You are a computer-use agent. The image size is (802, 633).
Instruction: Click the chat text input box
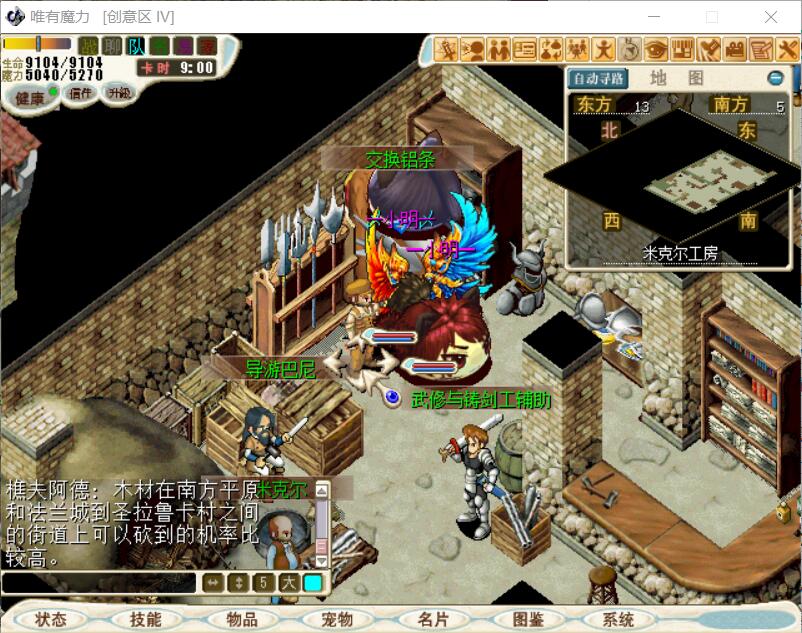point(98,583)
